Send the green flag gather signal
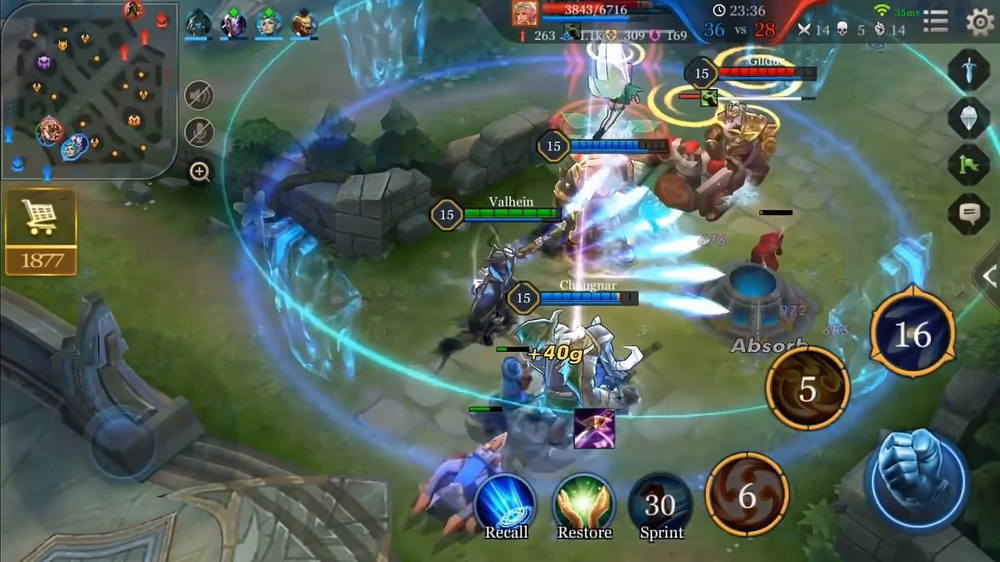 (x=968, y=165)
